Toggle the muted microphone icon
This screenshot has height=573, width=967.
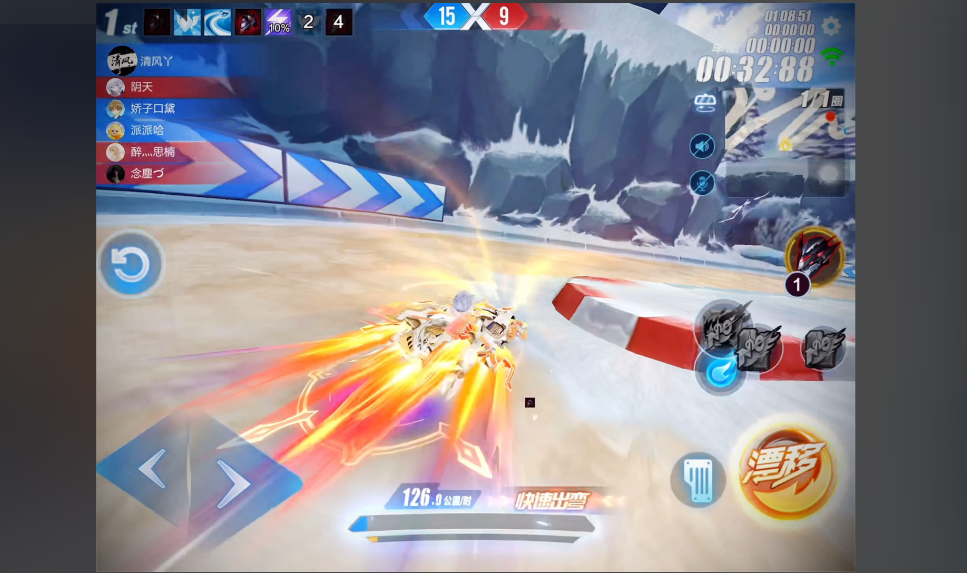tap(703, 183)
